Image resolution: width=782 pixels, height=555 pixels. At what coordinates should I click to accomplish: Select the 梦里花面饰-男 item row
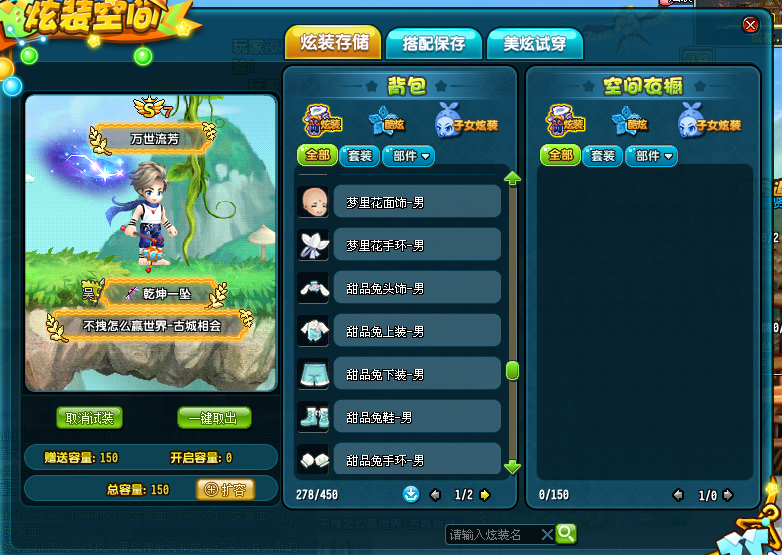[x=416, y=202]
